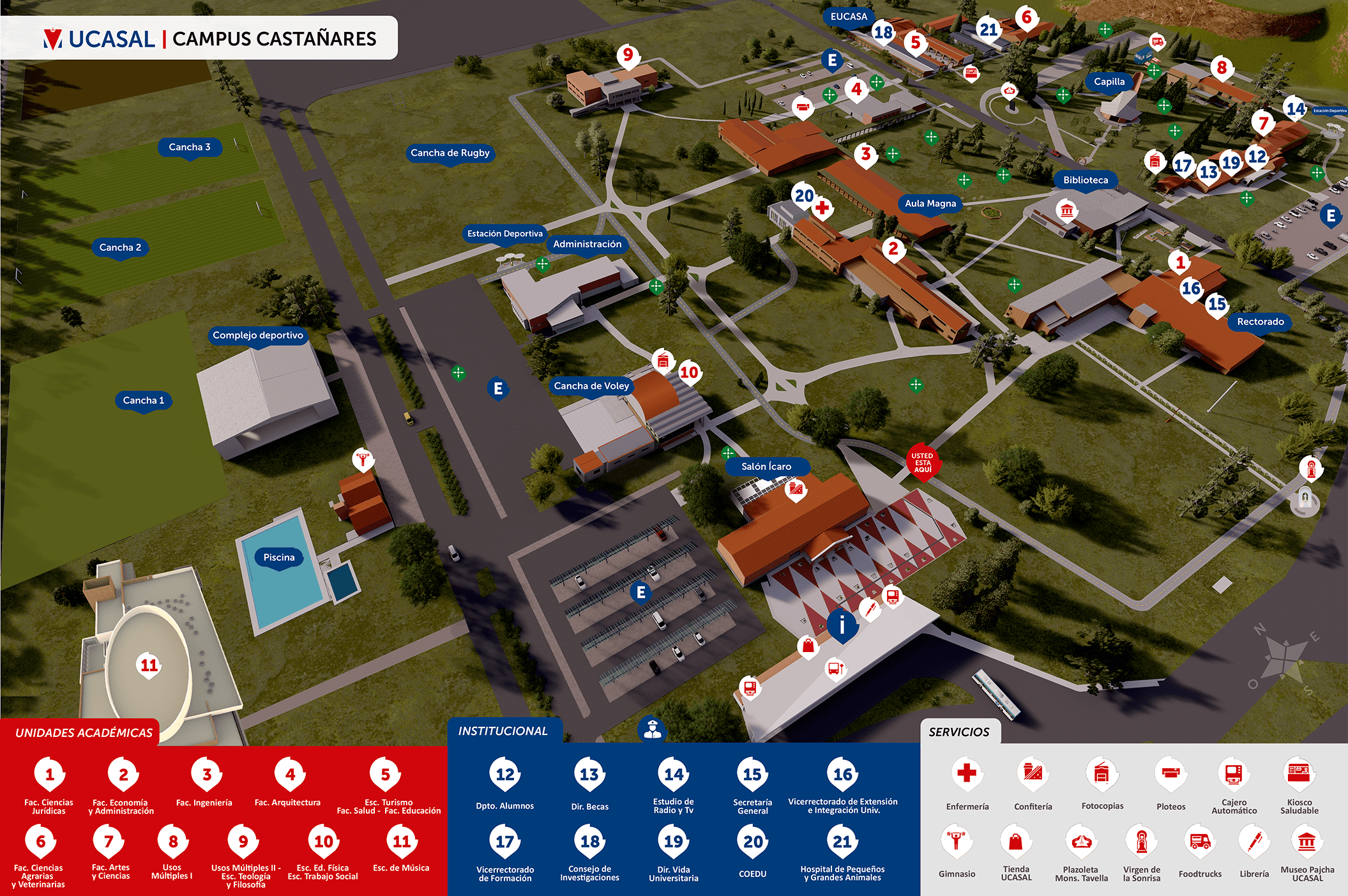Click the Administración building label

[x=587, y=244]
